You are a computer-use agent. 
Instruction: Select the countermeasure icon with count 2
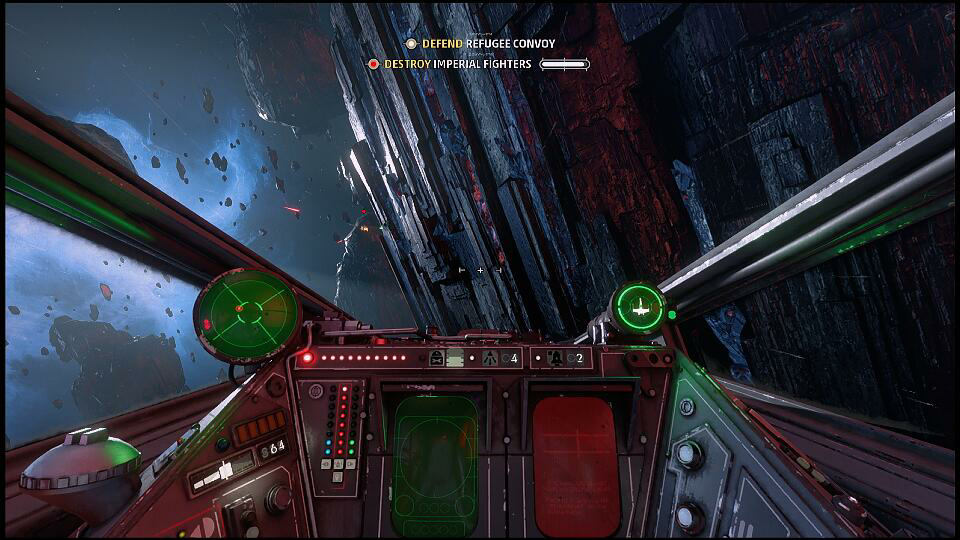pyautogui.click(x=559, y=358)
